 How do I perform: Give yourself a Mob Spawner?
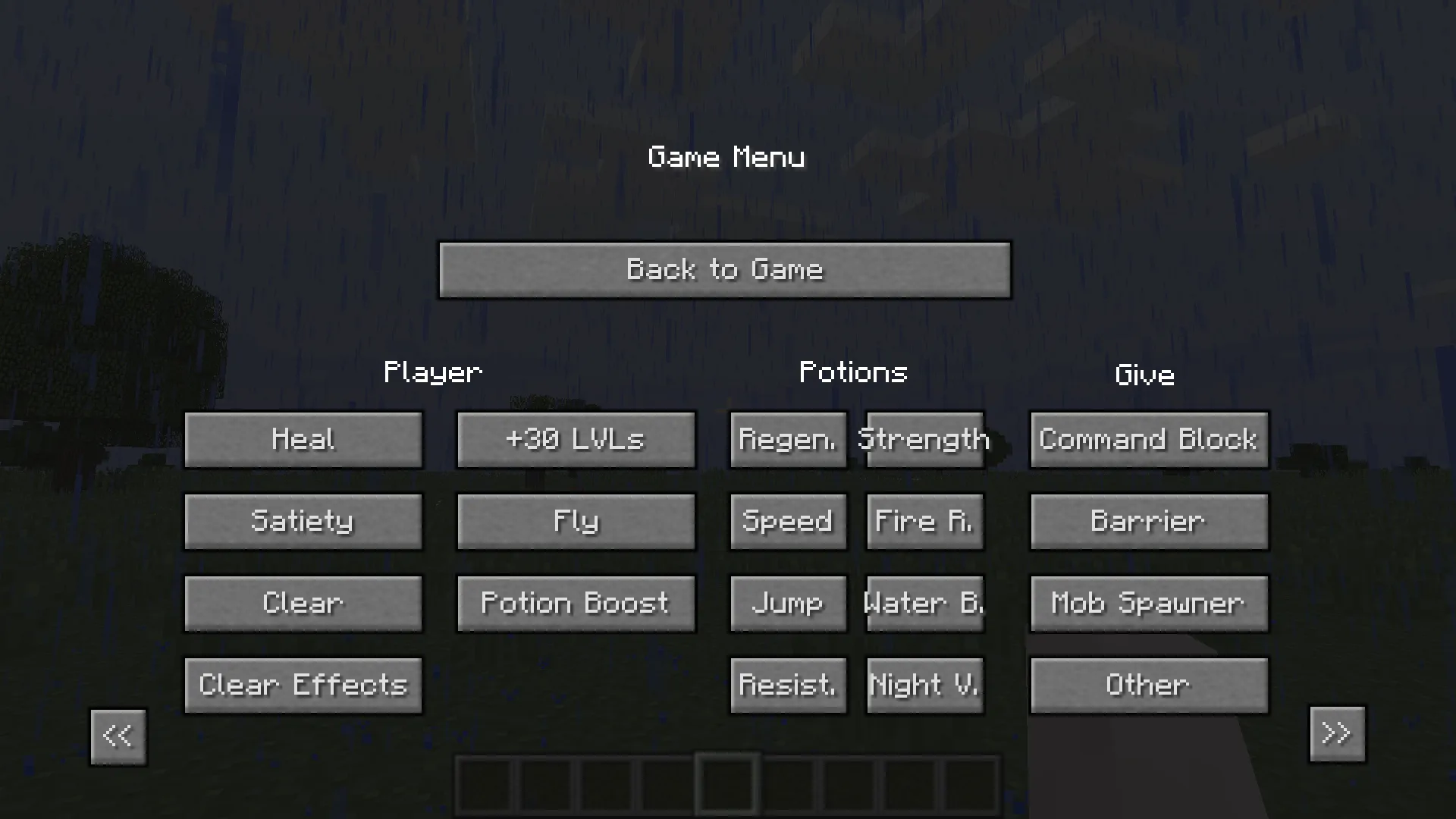coord(1148,604)
